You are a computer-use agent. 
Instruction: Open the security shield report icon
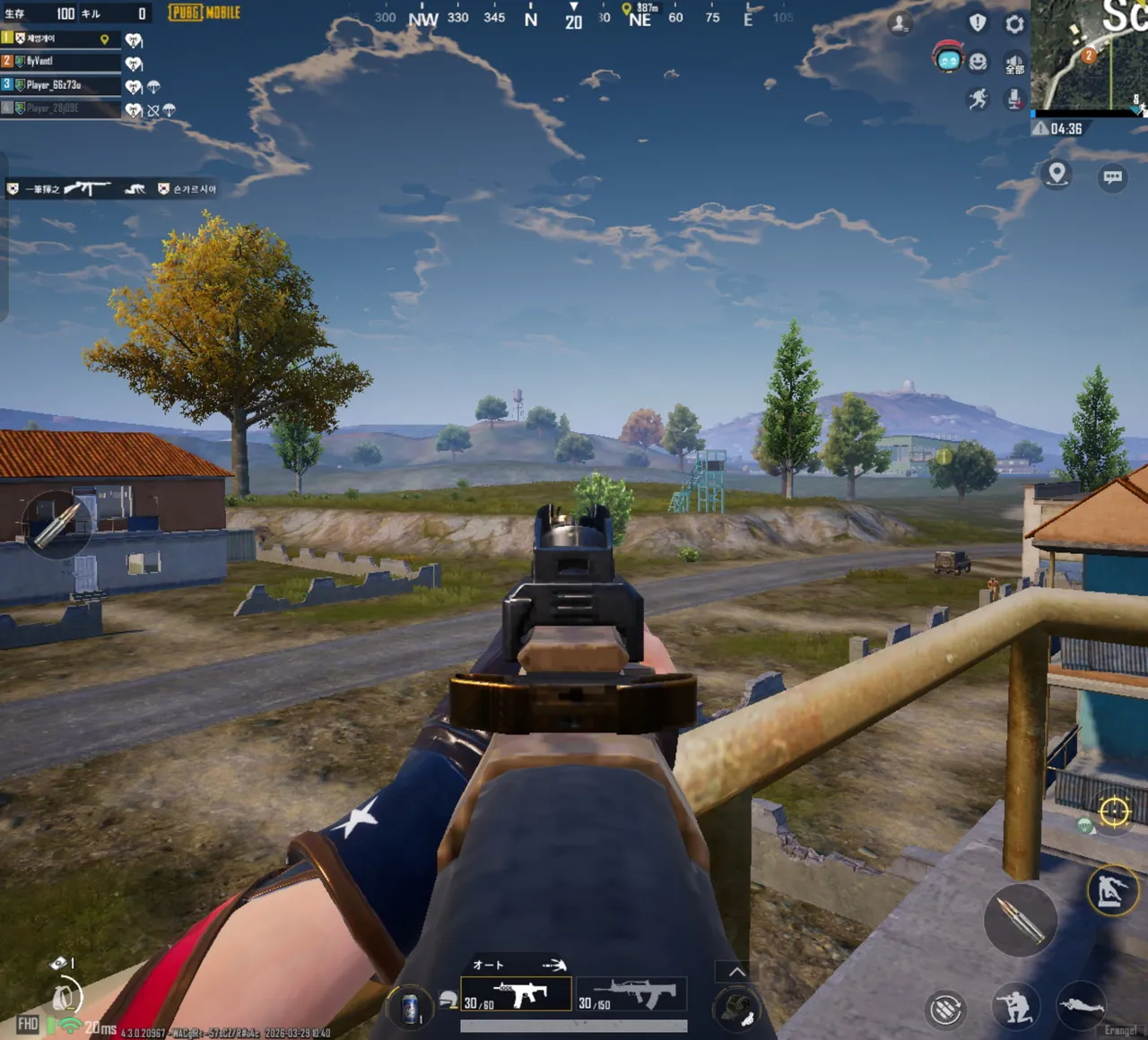978,22
